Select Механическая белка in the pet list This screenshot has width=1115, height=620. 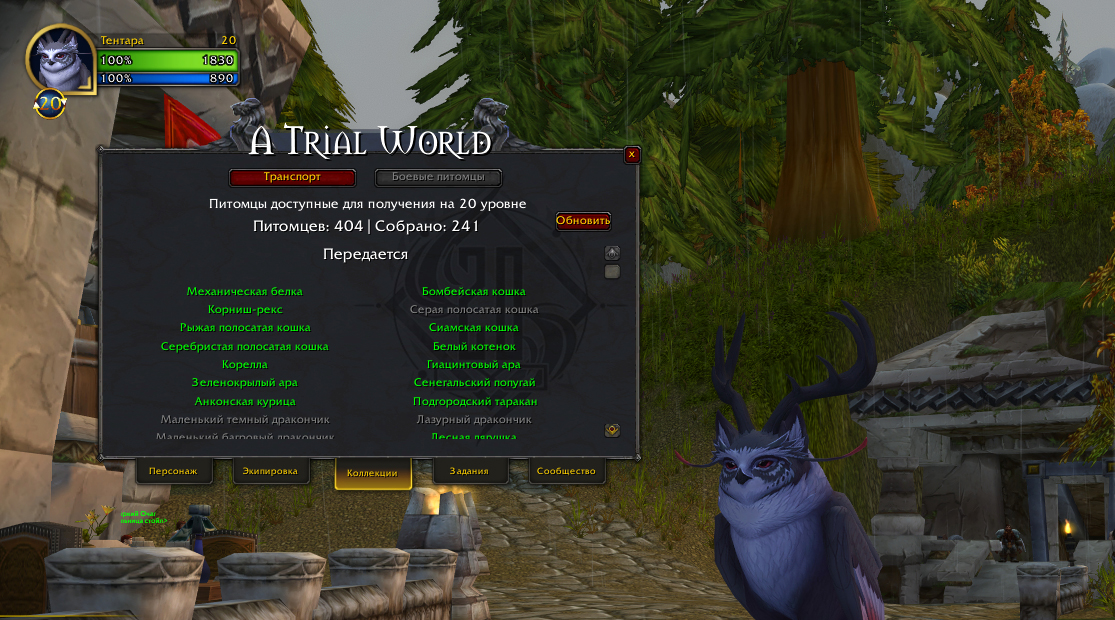click(244, 292)
